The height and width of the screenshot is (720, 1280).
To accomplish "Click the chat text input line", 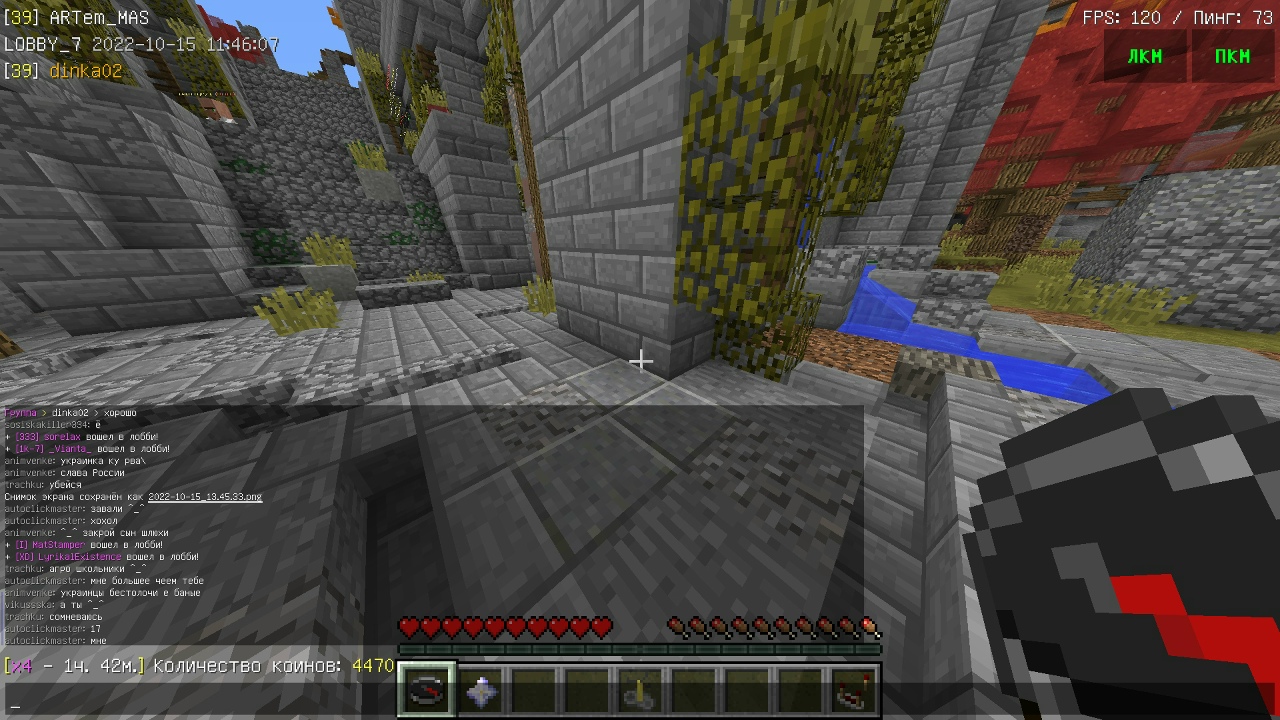I will (x=400, y=703).
